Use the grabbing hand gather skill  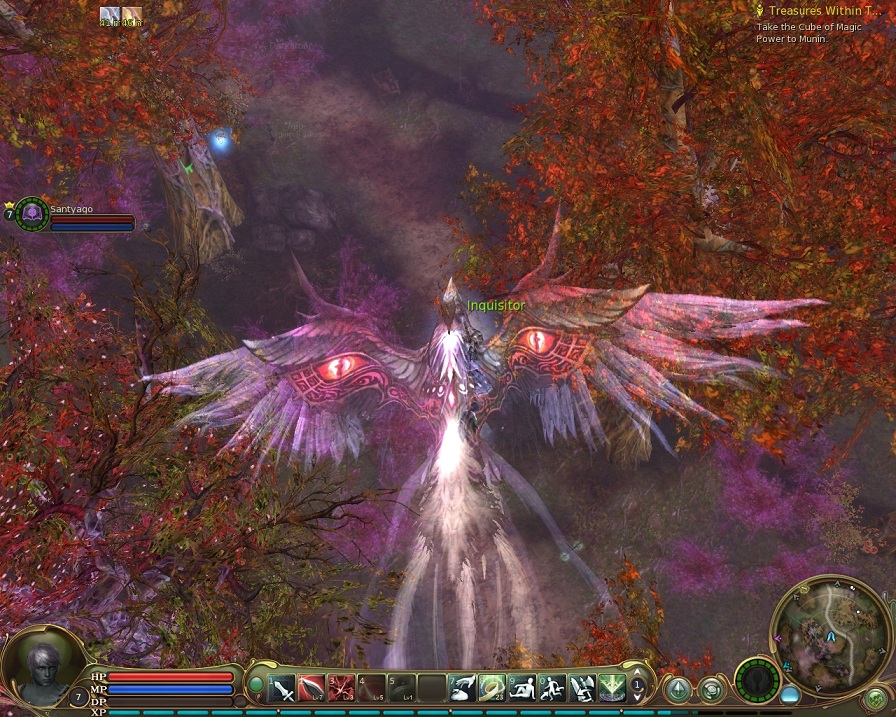(462, 688)
